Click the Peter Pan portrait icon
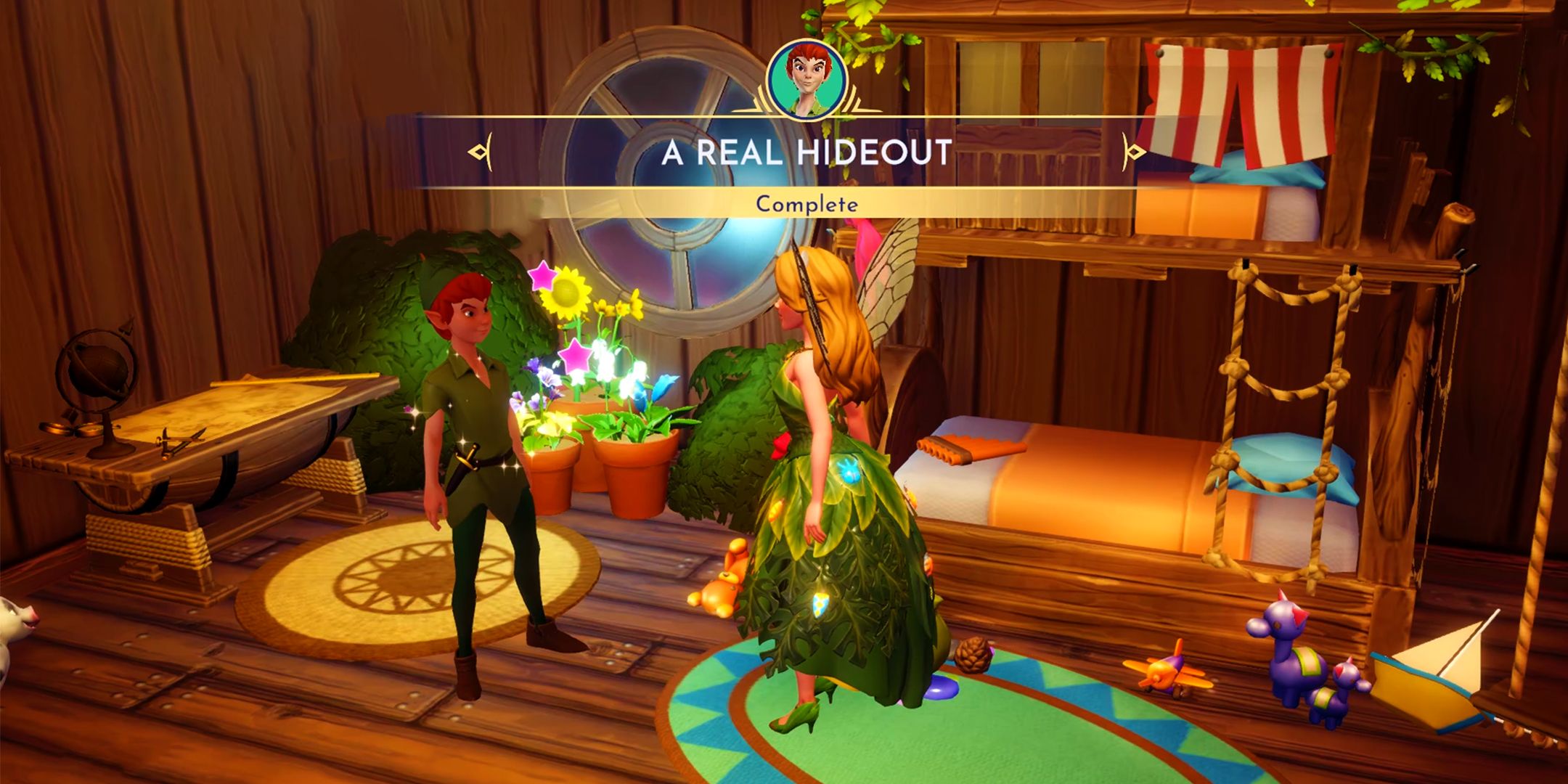Screen dimensions: 1568x784 [807, 79]
